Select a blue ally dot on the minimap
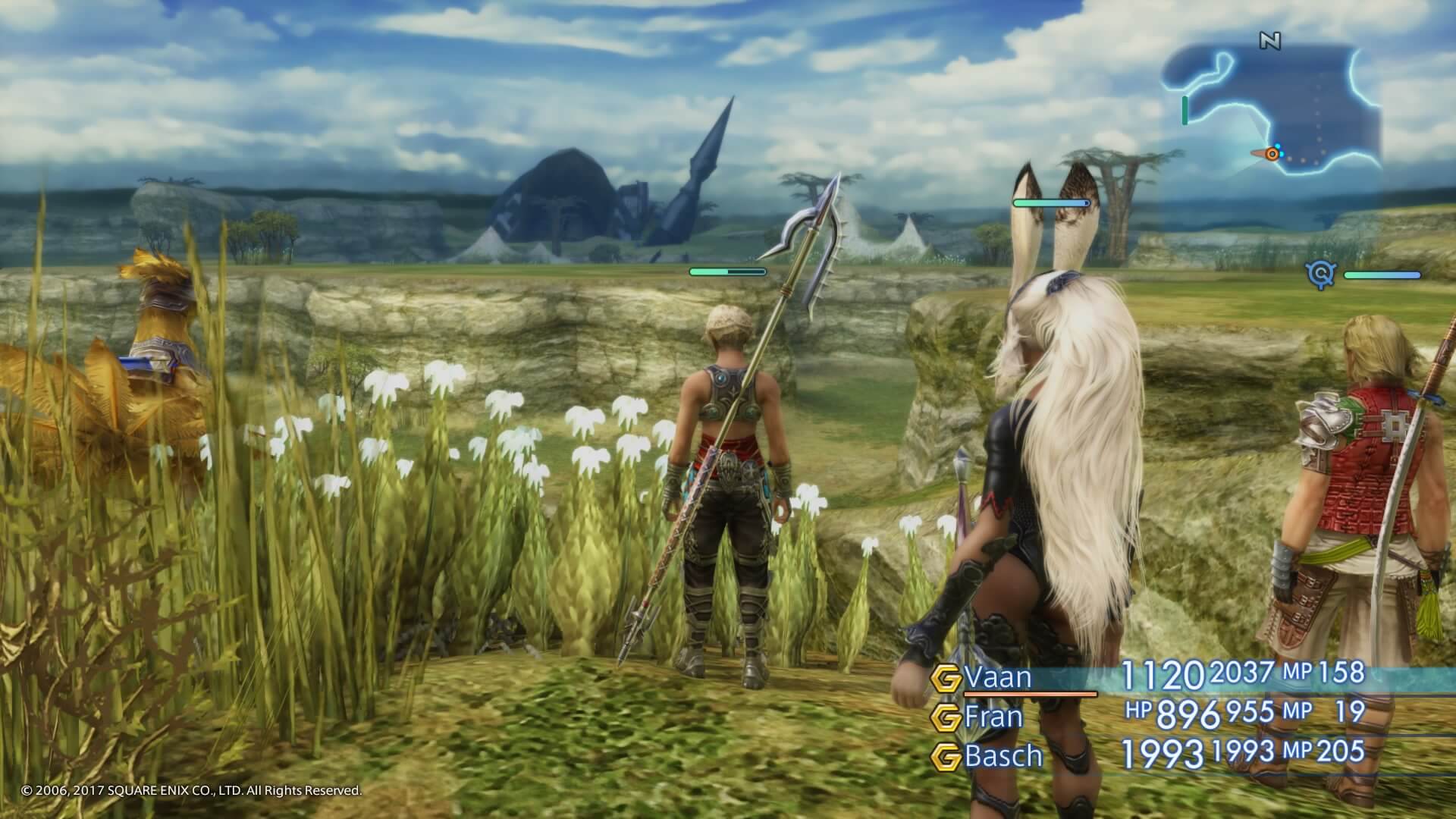This screenshot has height=819, width=1456. tap(1277, 145)
